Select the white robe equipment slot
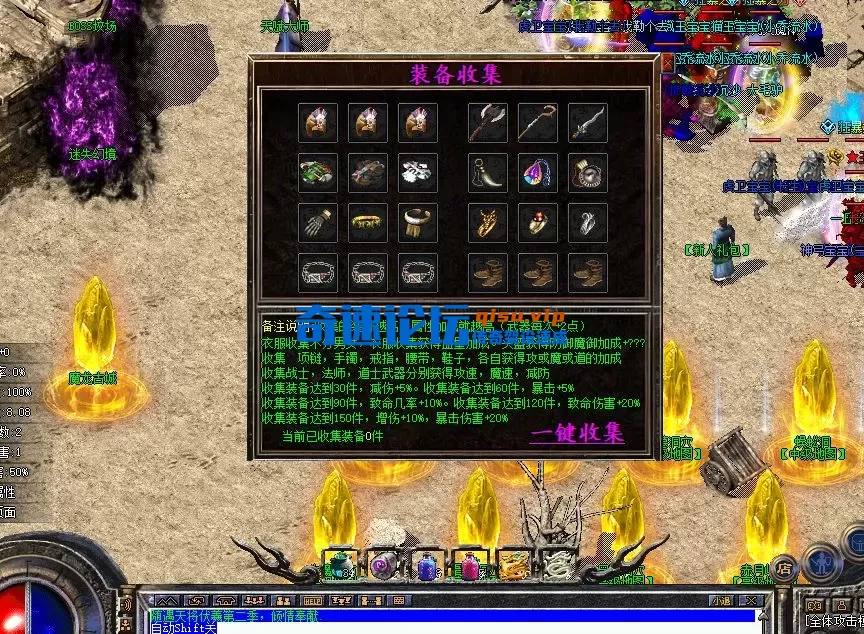Screen dimensions: 864x634 point(418,173)
